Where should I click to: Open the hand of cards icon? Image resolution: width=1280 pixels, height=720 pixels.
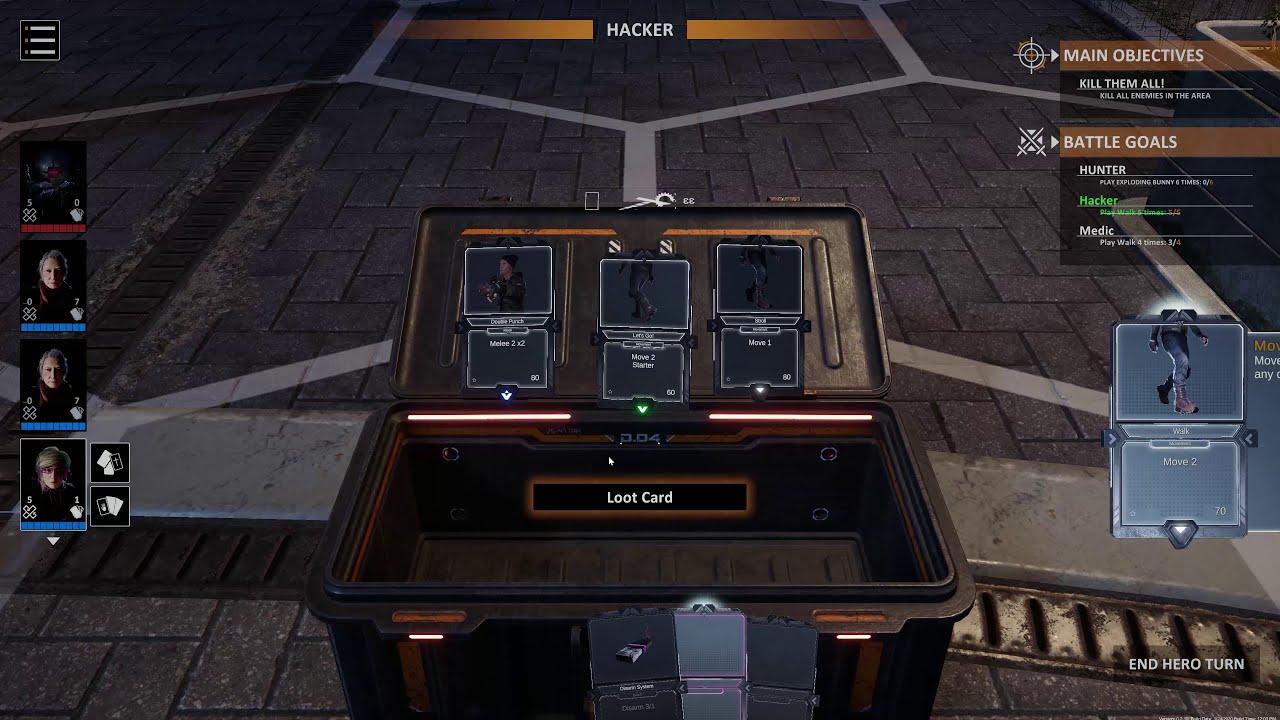pos(110,506)
